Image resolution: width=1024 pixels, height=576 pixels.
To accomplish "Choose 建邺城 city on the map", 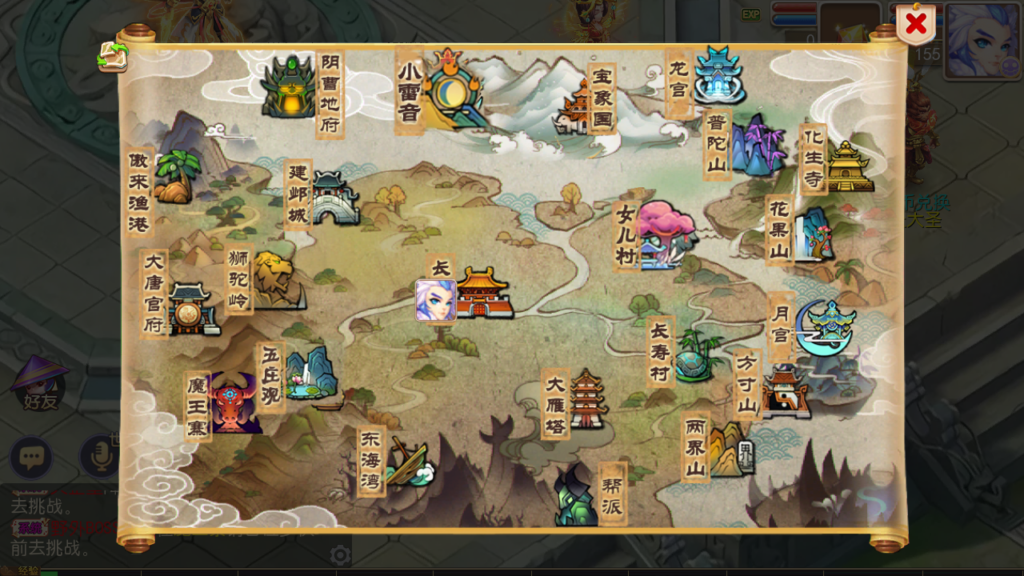I will coord(334,197).
